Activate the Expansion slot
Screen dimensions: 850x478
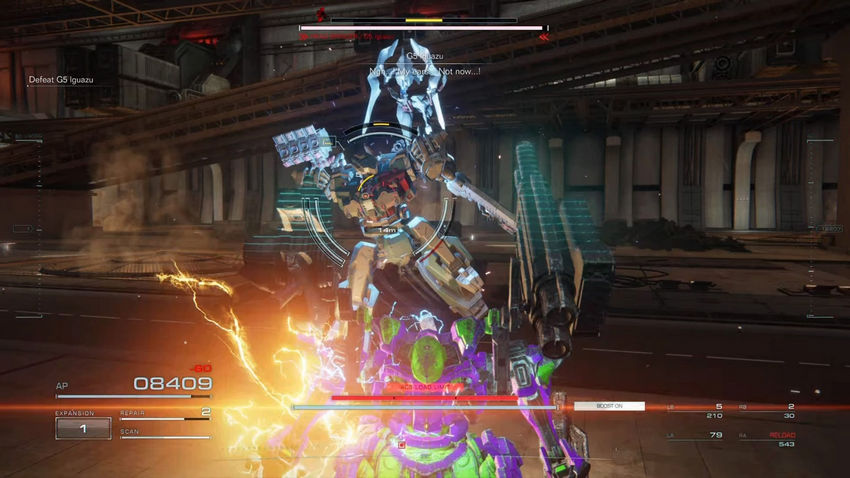click(83, 428)
